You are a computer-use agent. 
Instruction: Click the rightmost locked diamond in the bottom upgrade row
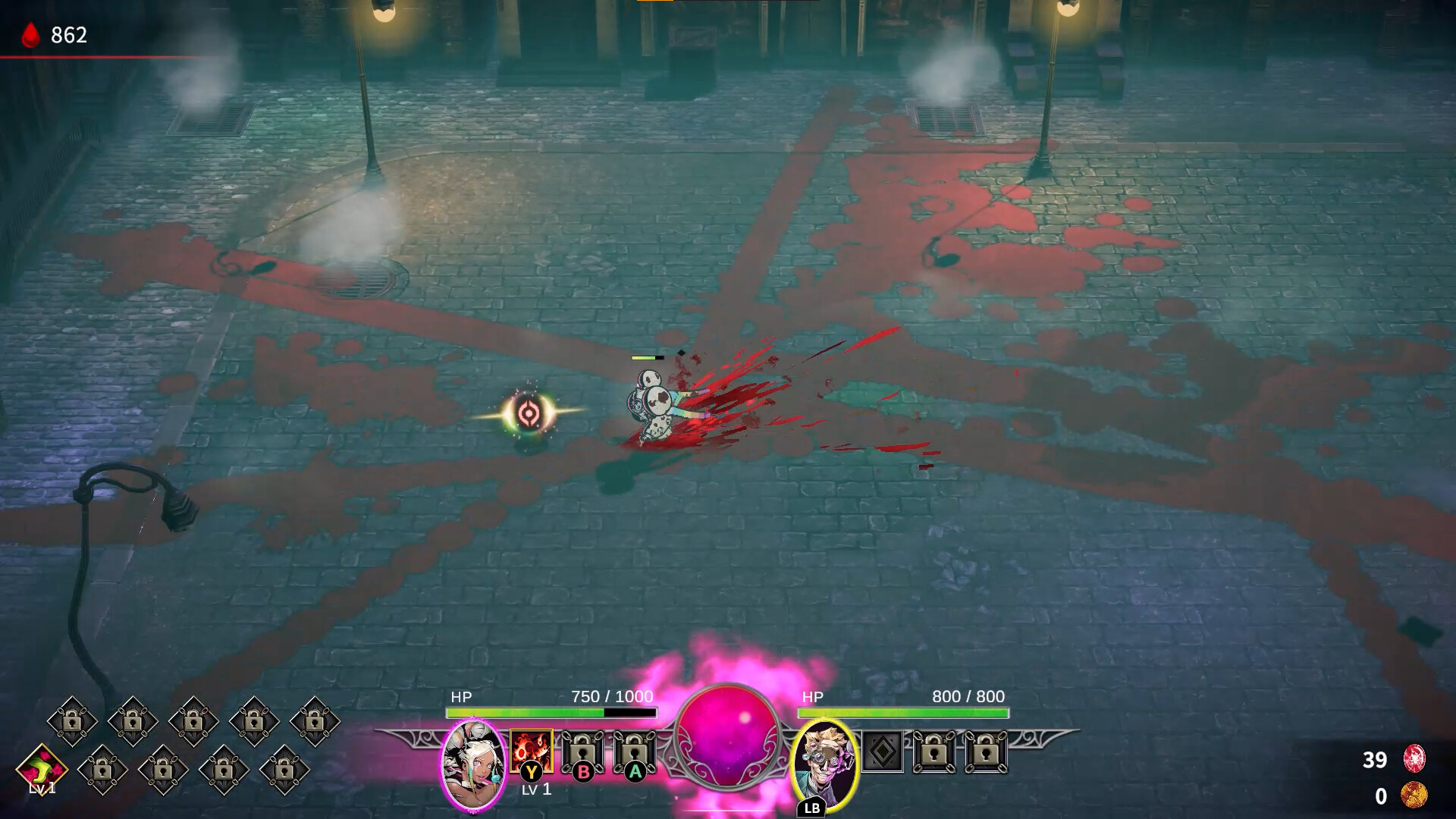284,770
